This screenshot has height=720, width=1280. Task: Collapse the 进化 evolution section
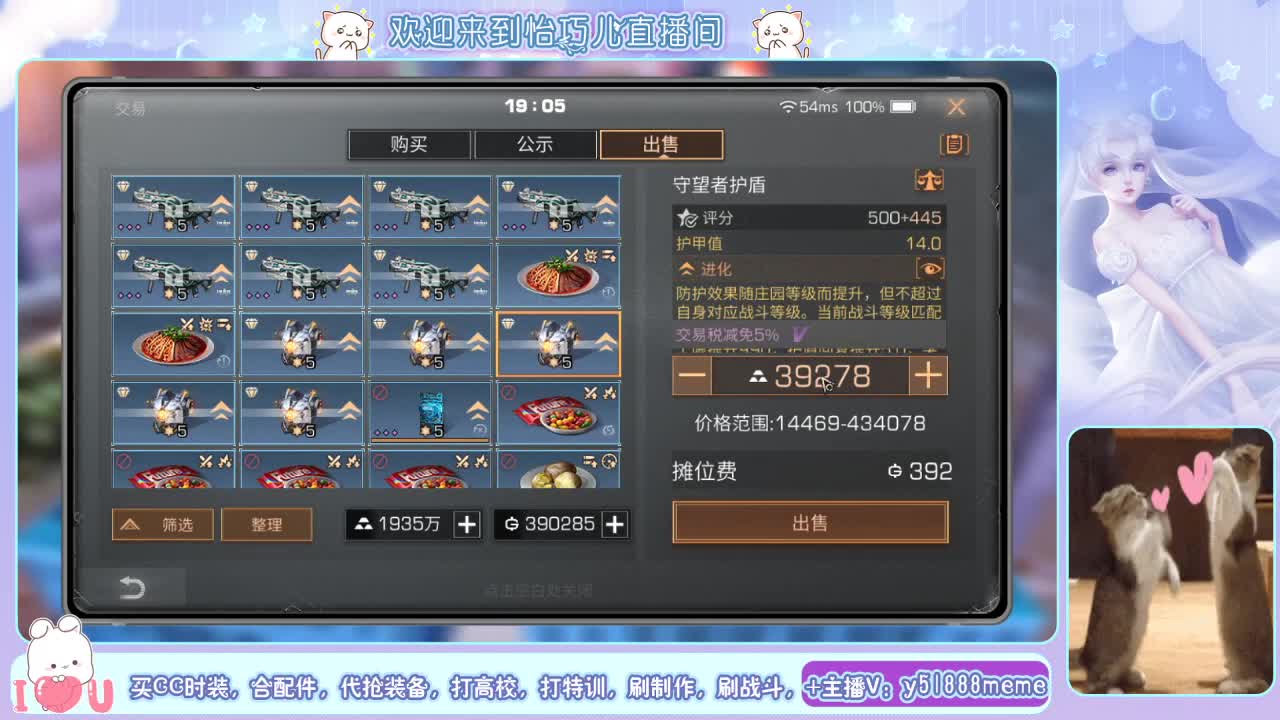pos(687,267)
